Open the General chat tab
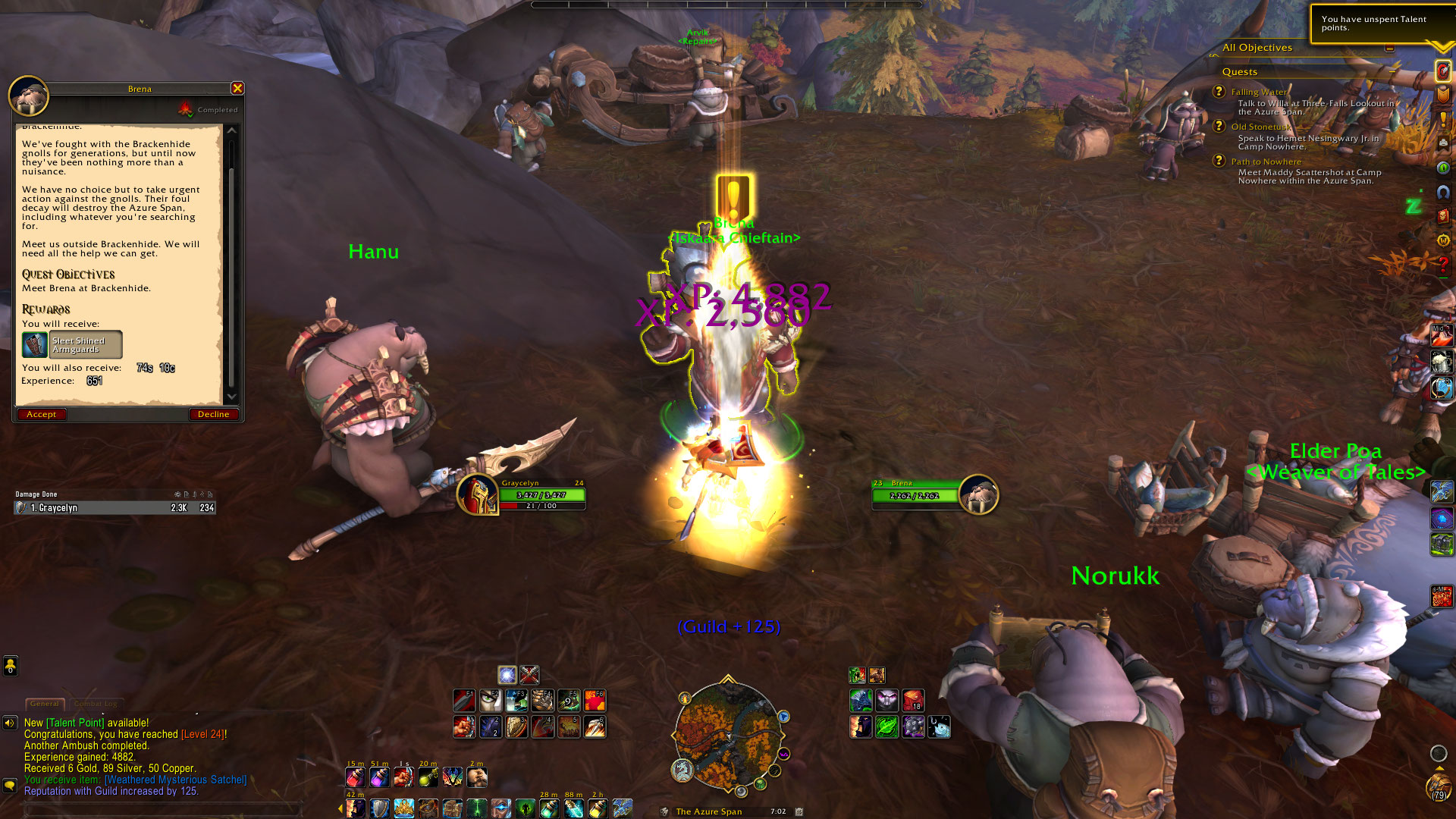The height and width of the screenshot is (819, 1456). pyautogui.click(x=44, y=704)
